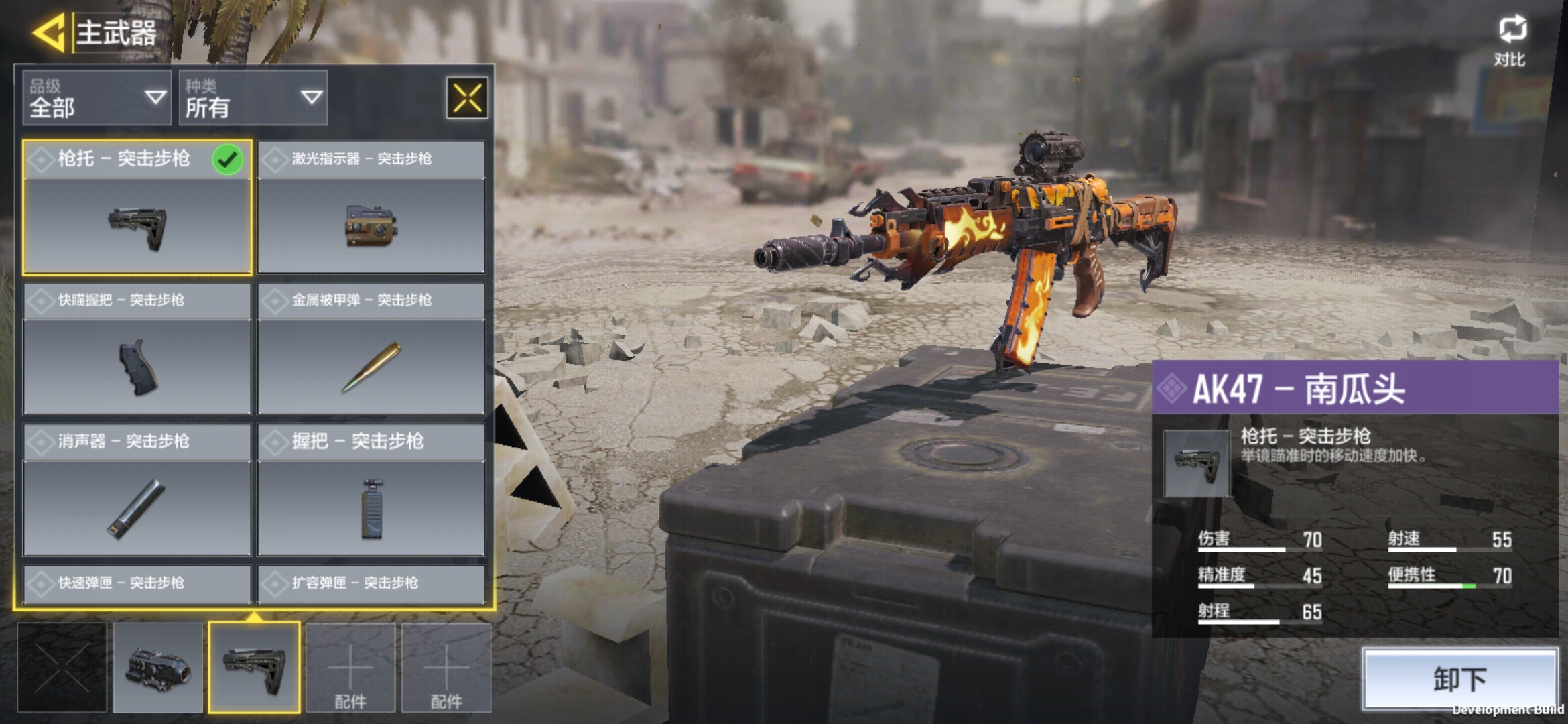Pick the 快瞄握把 quick-aim grip attachment
The width and height of the screenshot is (1568, 724).
[x=137, y=349]
